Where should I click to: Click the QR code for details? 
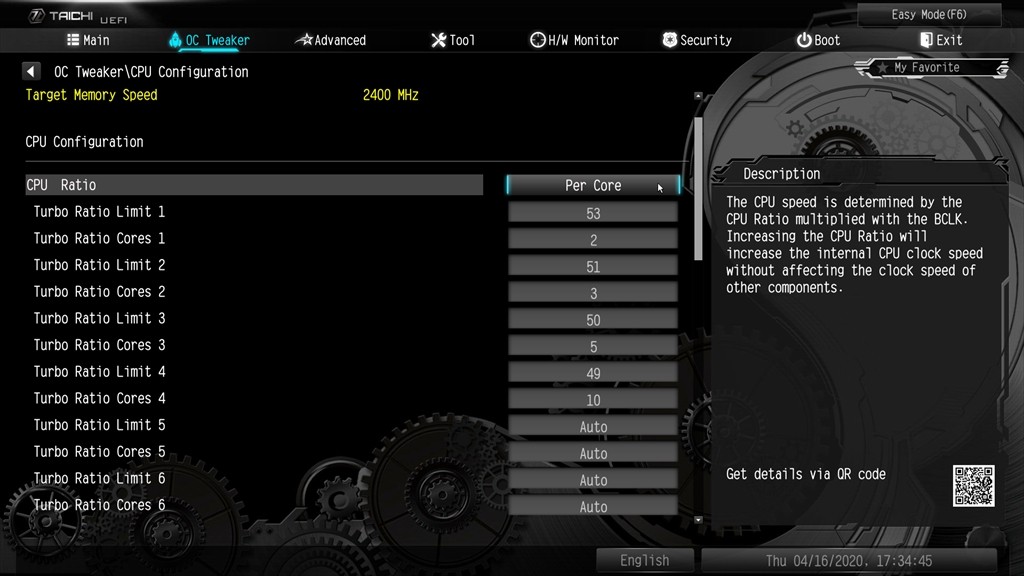coord(973,485)
